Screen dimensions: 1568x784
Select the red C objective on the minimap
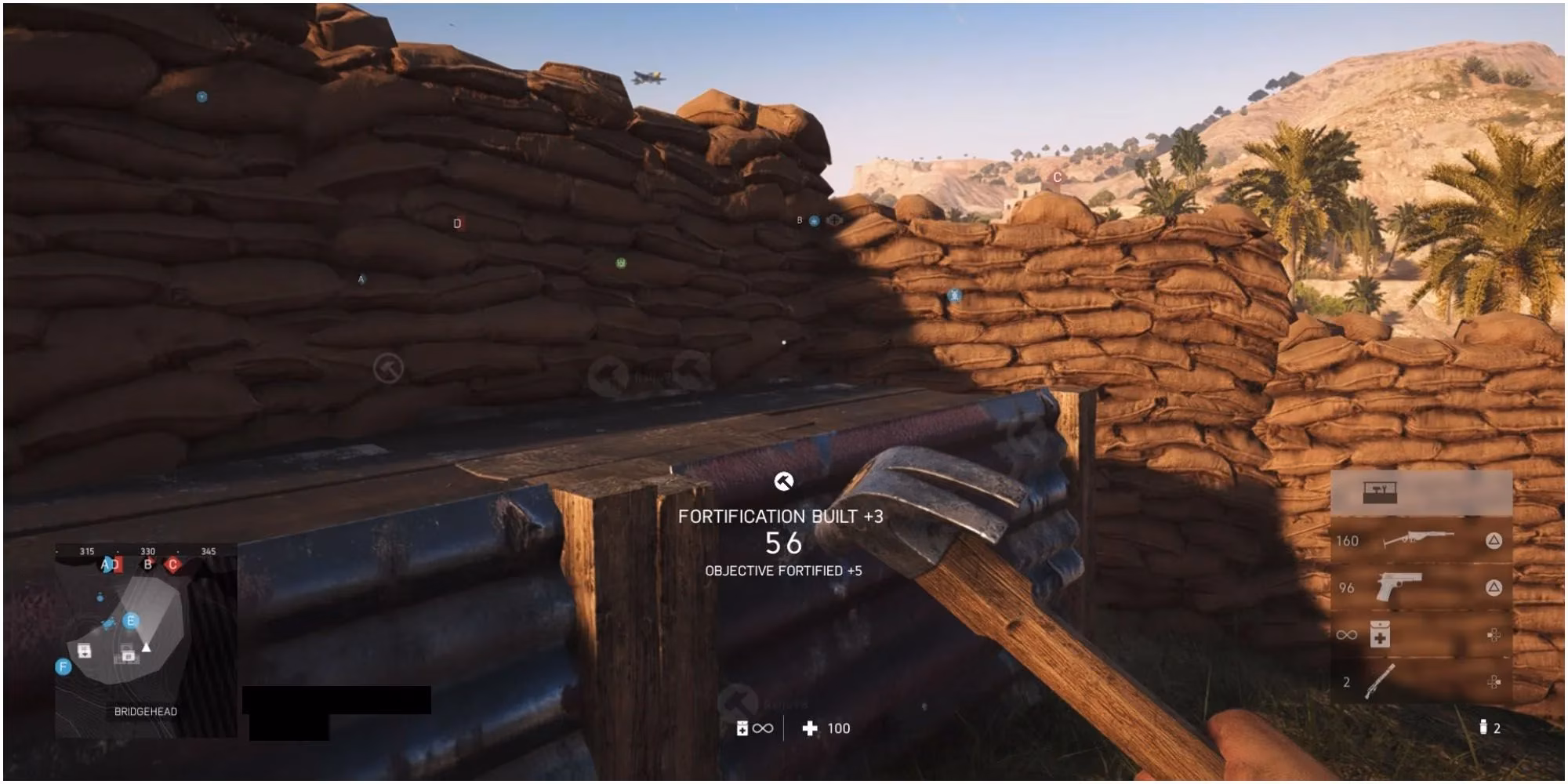click(x=173, y=564)
